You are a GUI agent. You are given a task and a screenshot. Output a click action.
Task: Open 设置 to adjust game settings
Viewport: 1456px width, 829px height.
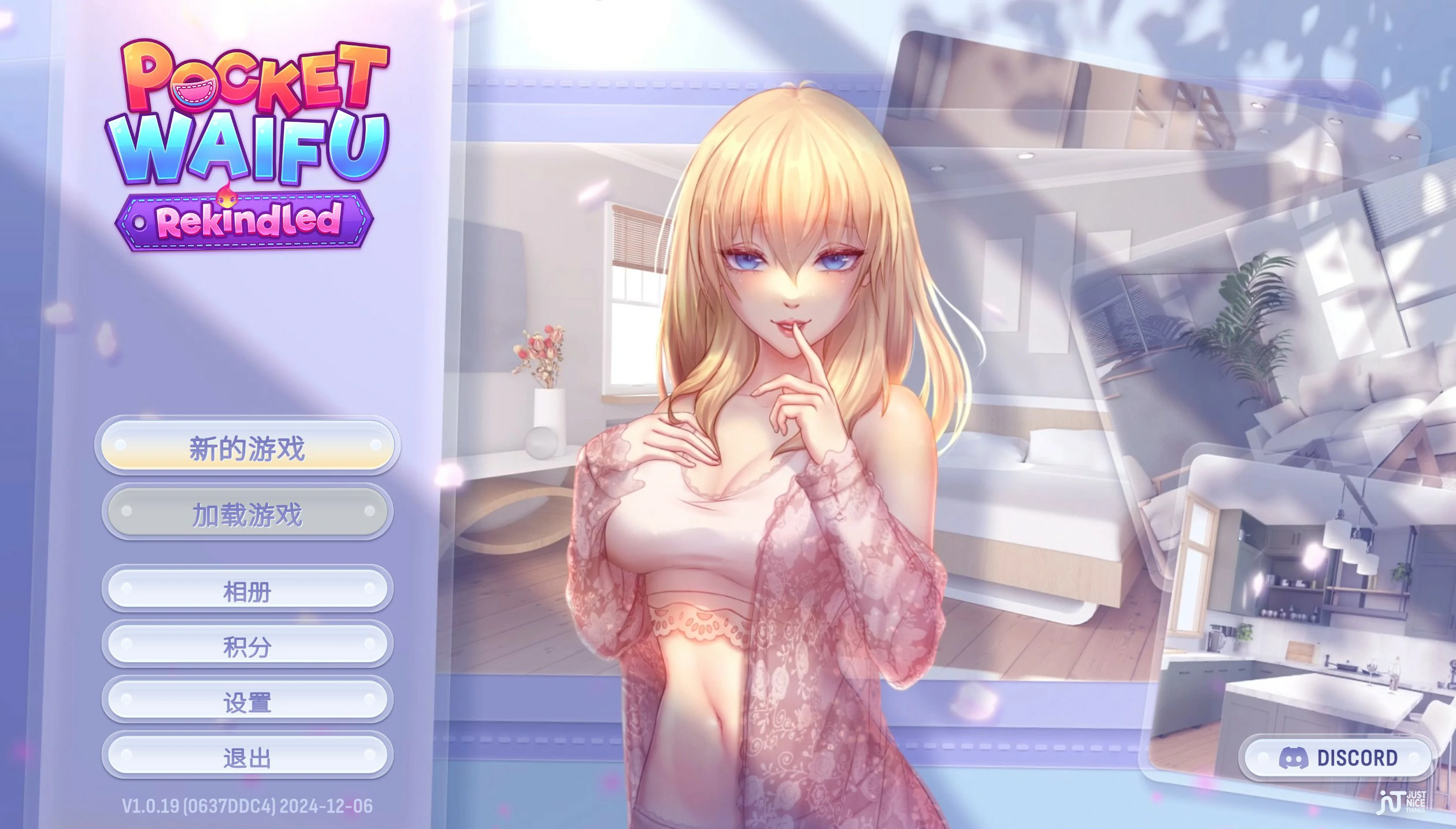tap(247, 701)
